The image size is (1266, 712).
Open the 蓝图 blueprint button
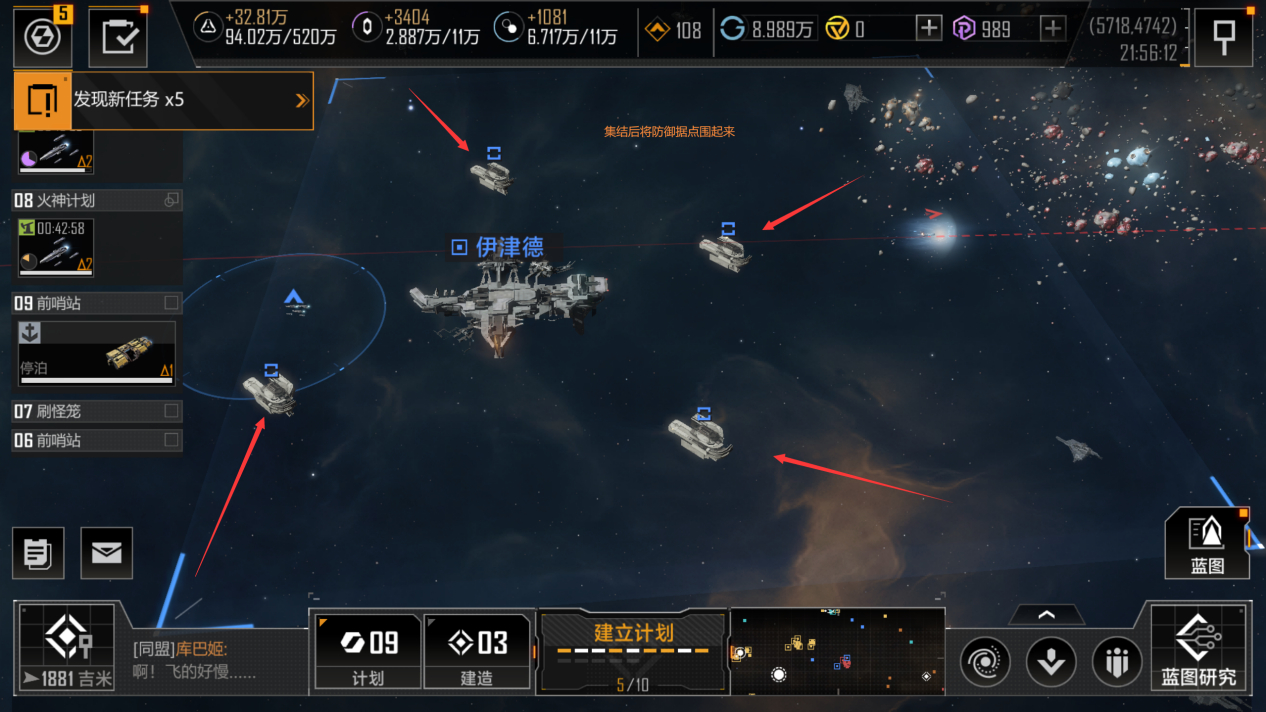coord(1207,543)
